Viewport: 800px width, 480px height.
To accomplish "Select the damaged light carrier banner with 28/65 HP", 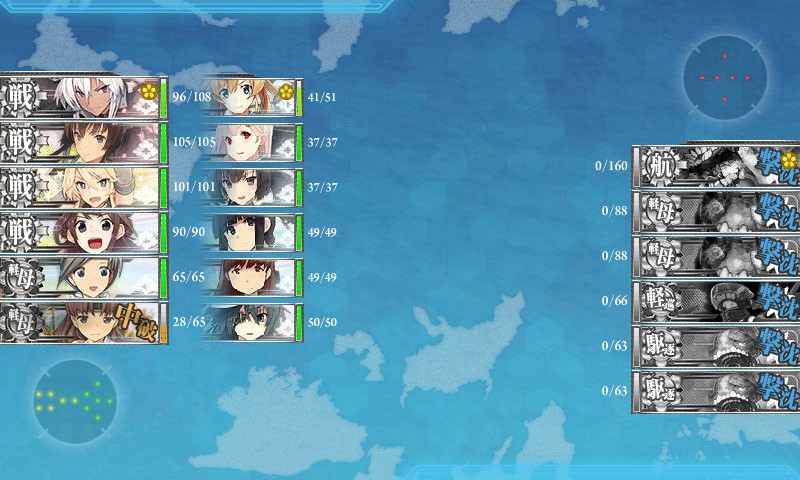I will point(82,322).
